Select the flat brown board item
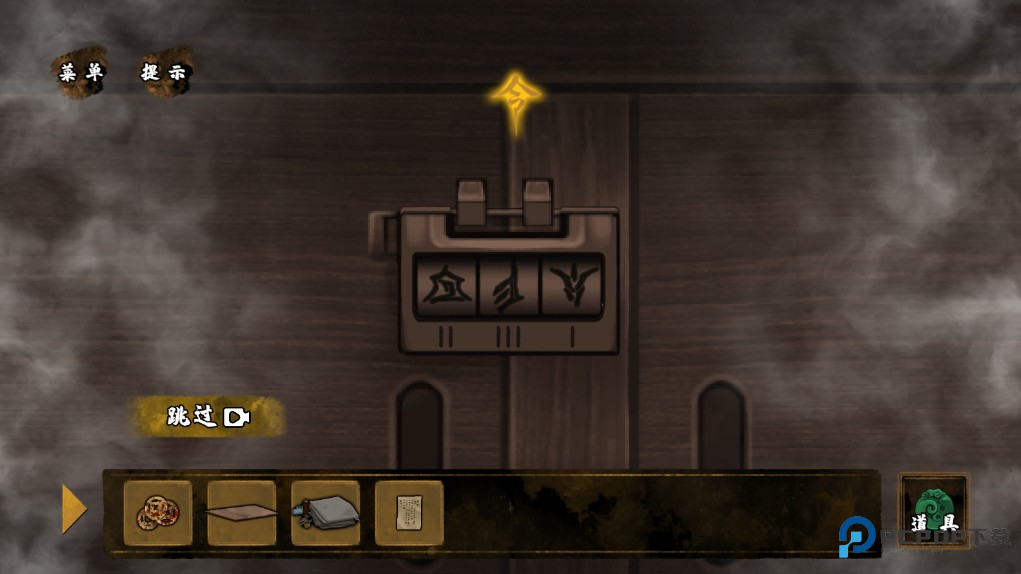The width and height of the screenshot is (1021, 574). point(242,513)
